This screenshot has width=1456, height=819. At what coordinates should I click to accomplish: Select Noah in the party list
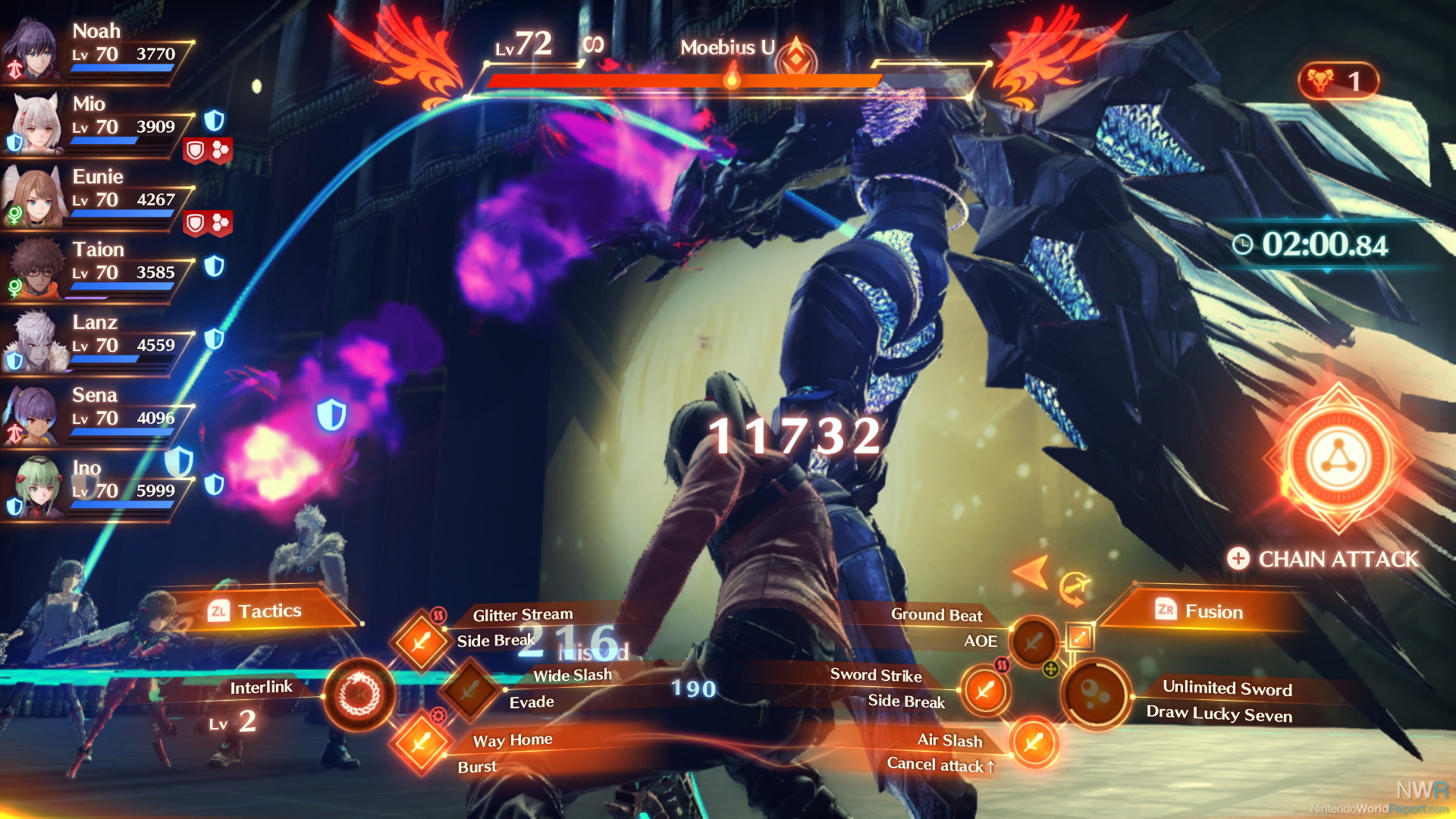click(x=32, y=51)
